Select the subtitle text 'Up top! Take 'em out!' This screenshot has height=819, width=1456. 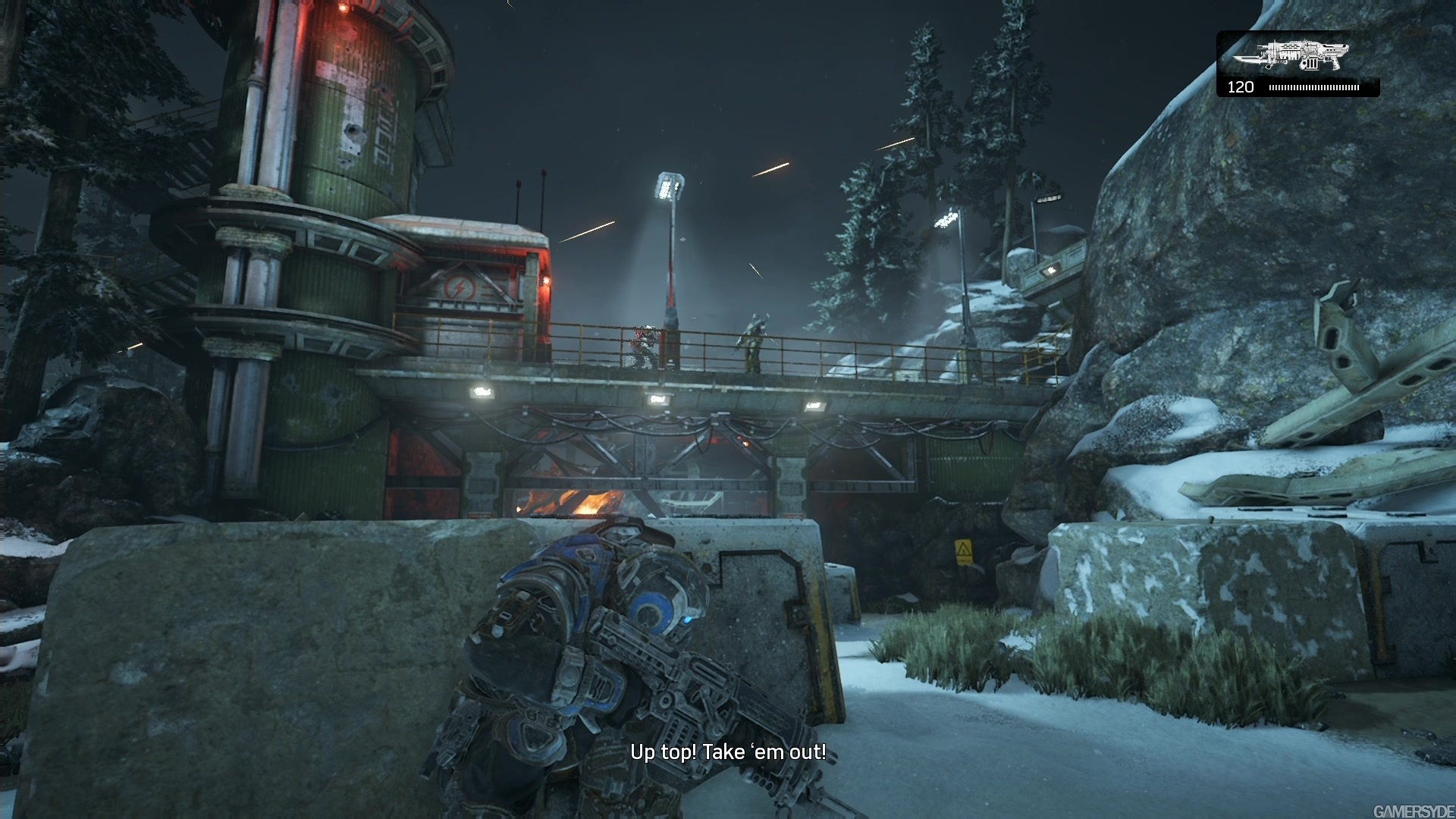pyautogui.click(x=730, y=753)
